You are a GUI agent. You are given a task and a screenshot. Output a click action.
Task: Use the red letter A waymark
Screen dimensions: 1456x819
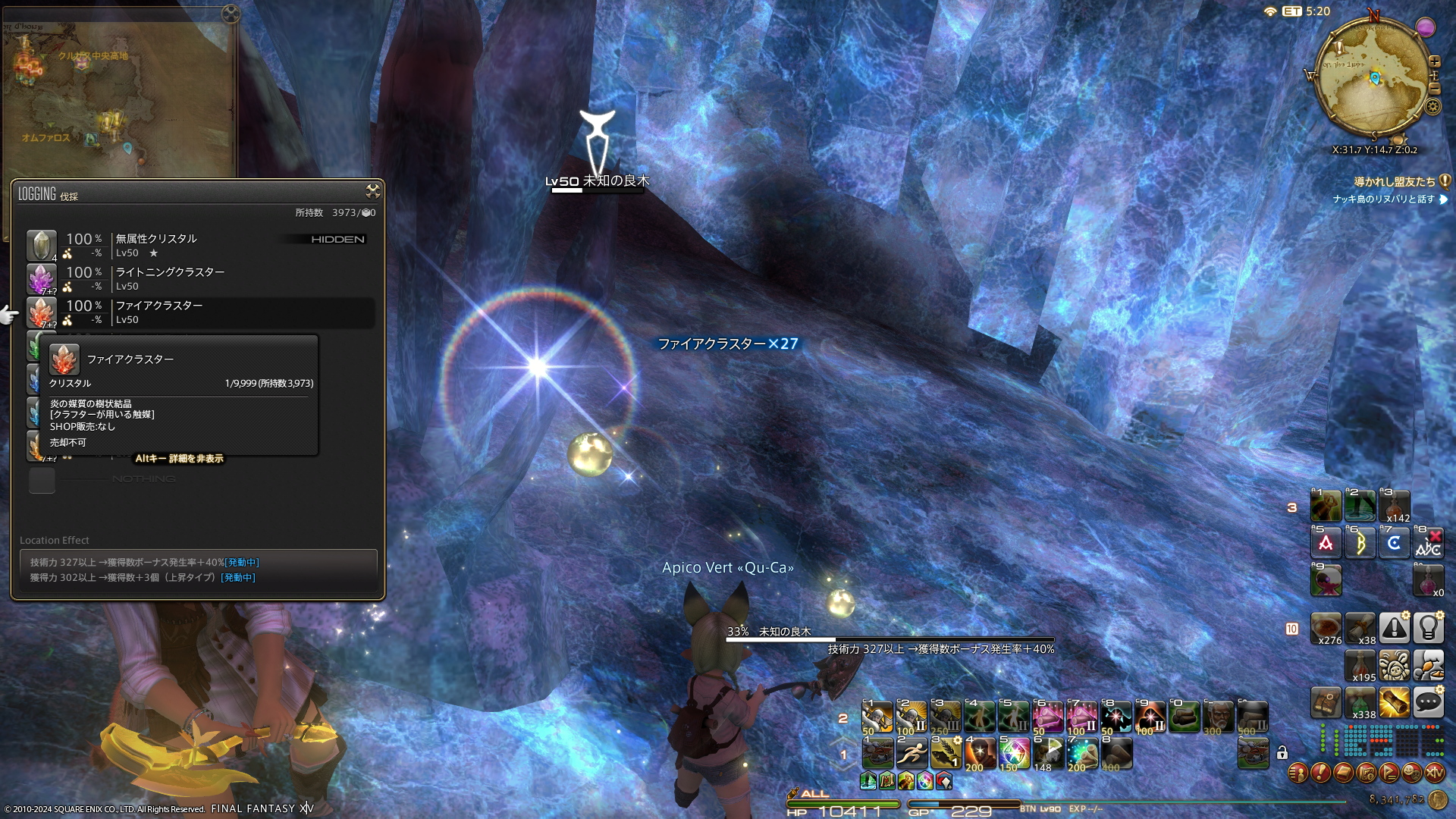[x=1326, y=543]
